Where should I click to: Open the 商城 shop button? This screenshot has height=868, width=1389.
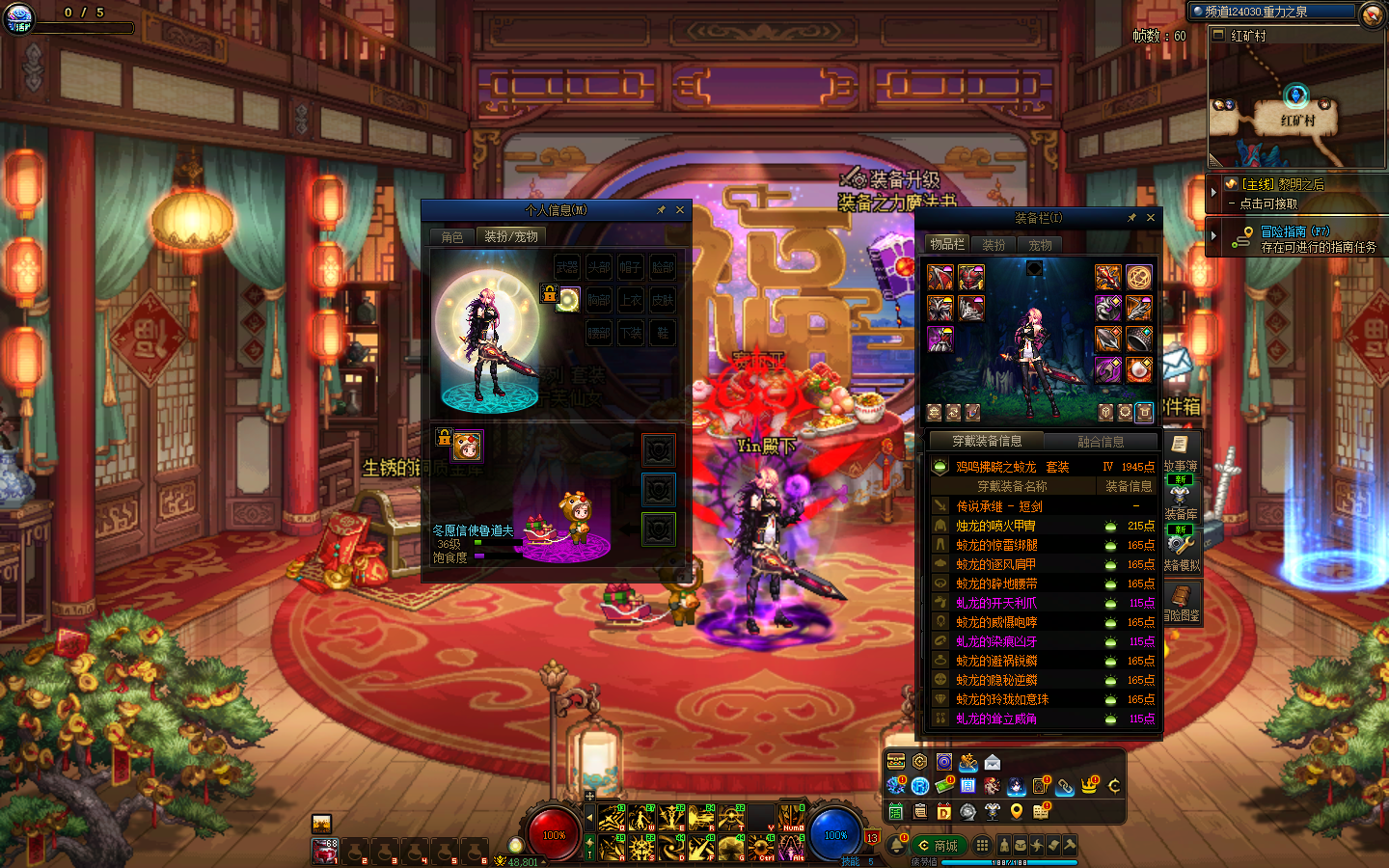pyautogui.click(x=938, y=846)
